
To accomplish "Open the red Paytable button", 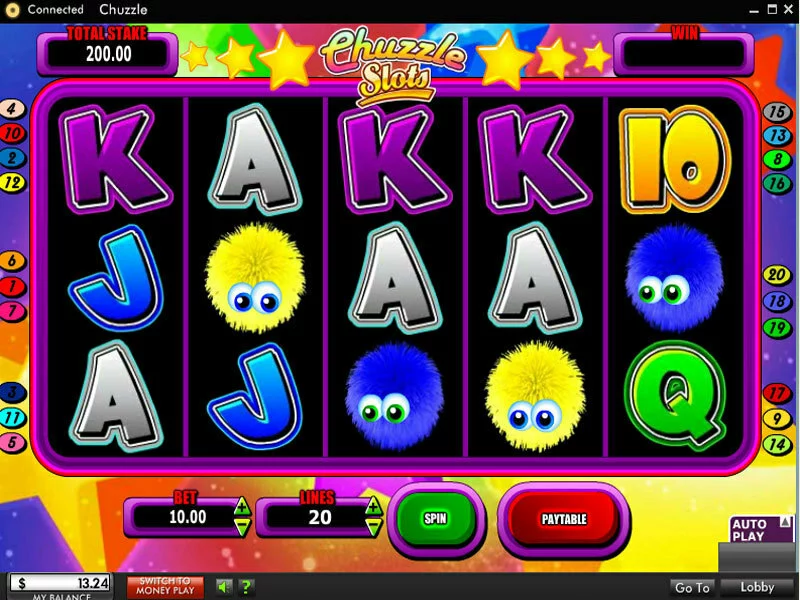I will pyautogui.click(x=564, y=518).
